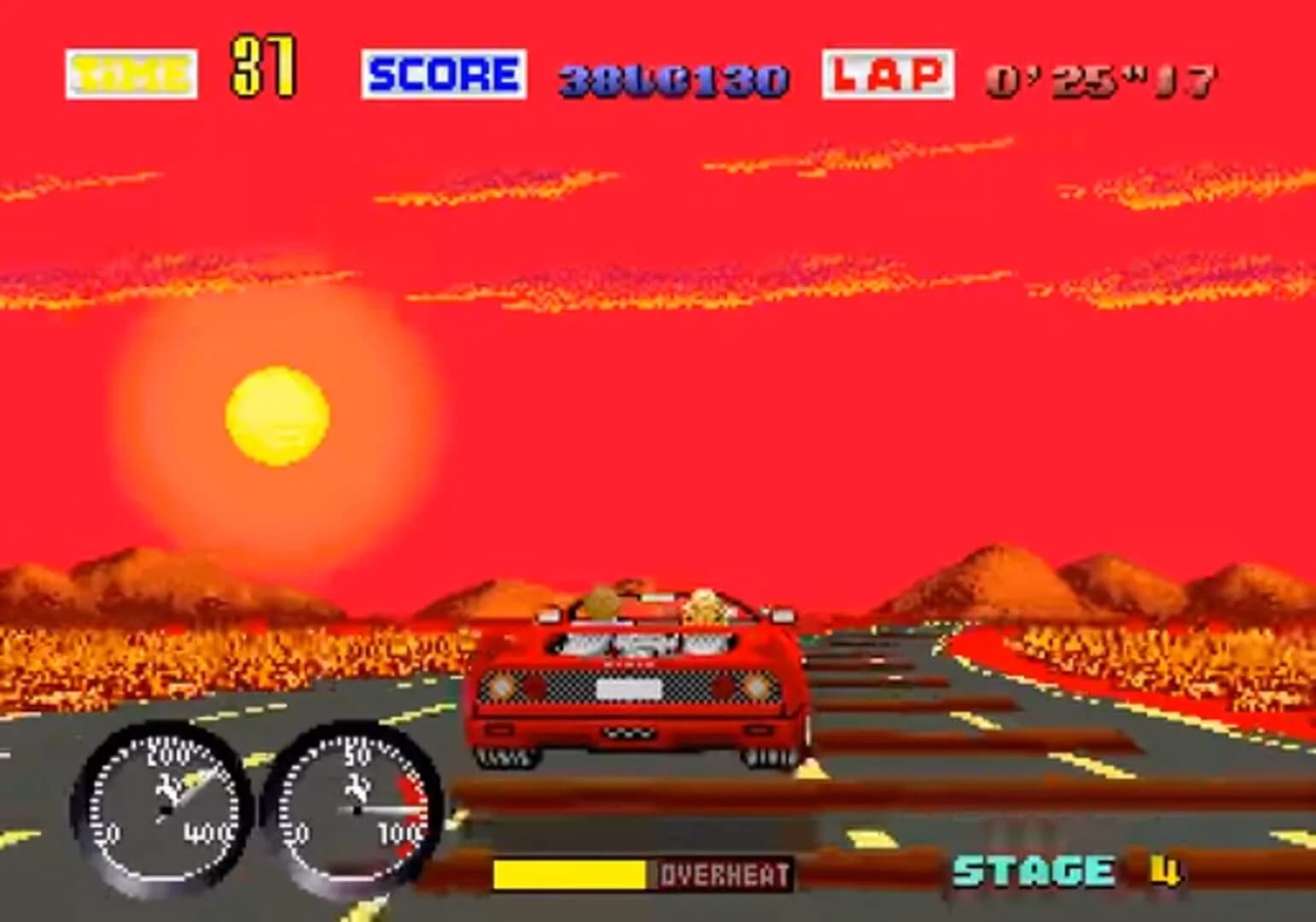Toggle the lap timer readout
The height and width of the screenshot is (922, 1316).
[x=1101, y=81]
